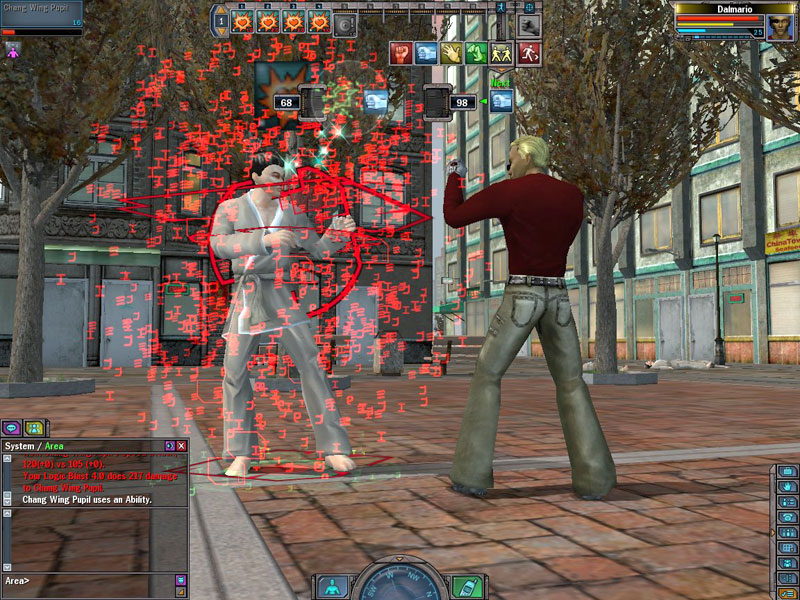Close the System / Area chat window

(x=181, y=445)
